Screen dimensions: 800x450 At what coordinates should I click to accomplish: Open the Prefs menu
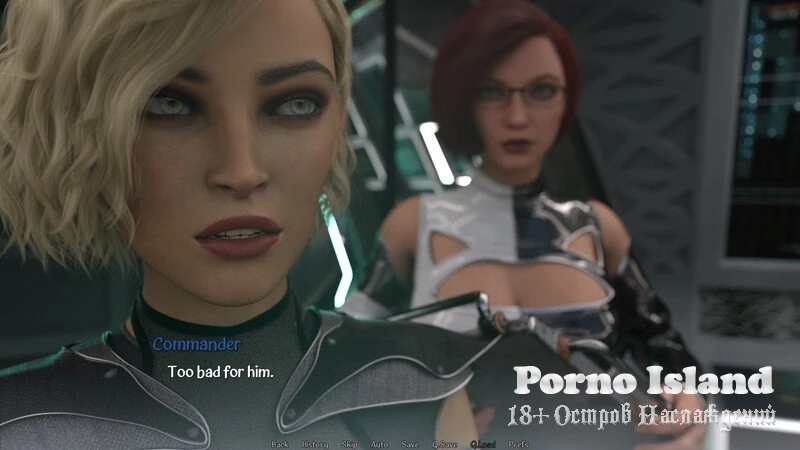[520, 443]
